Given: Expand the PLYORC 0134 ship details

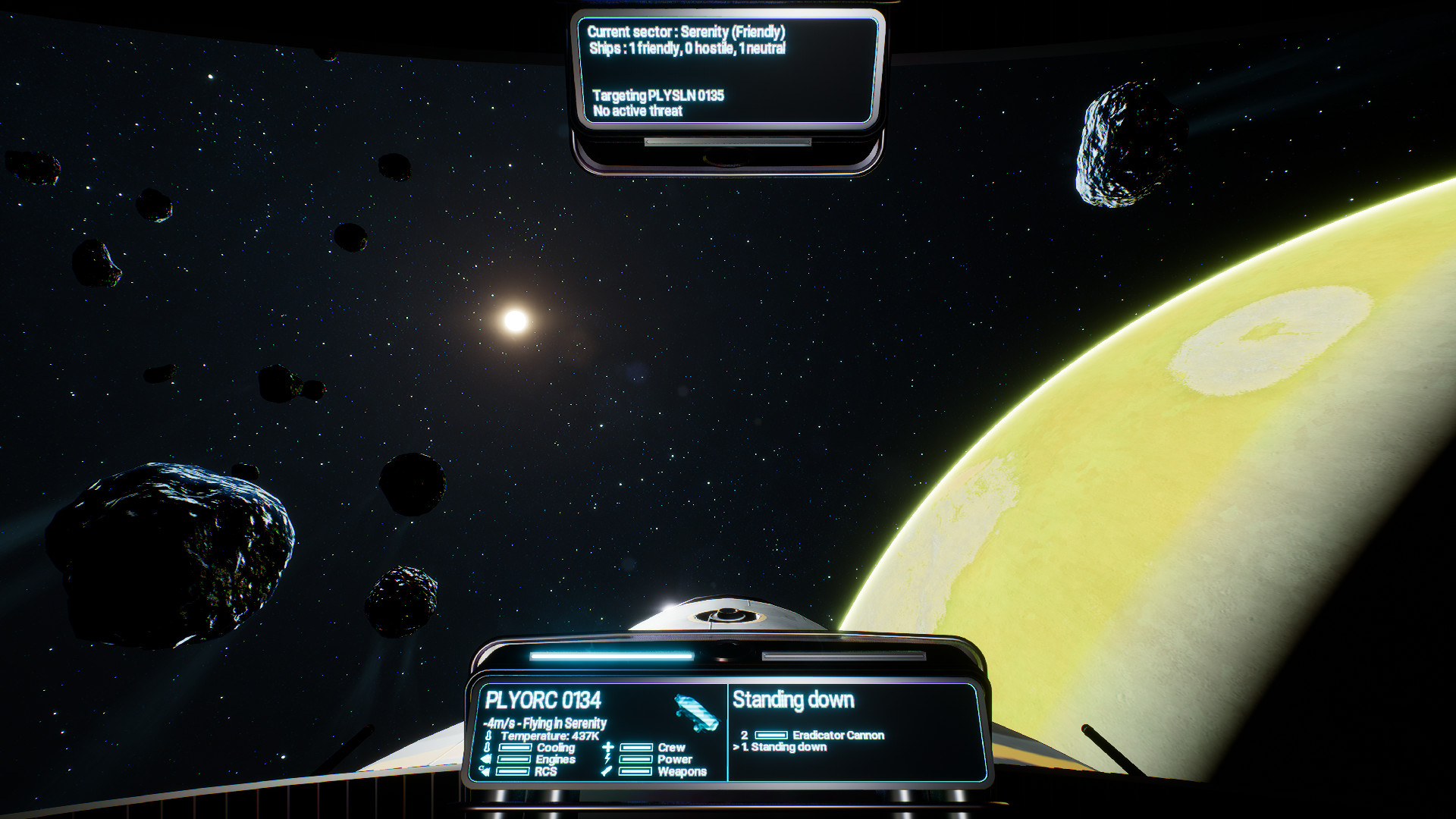Looking at the screenshot, I should [x=544, y=699].
